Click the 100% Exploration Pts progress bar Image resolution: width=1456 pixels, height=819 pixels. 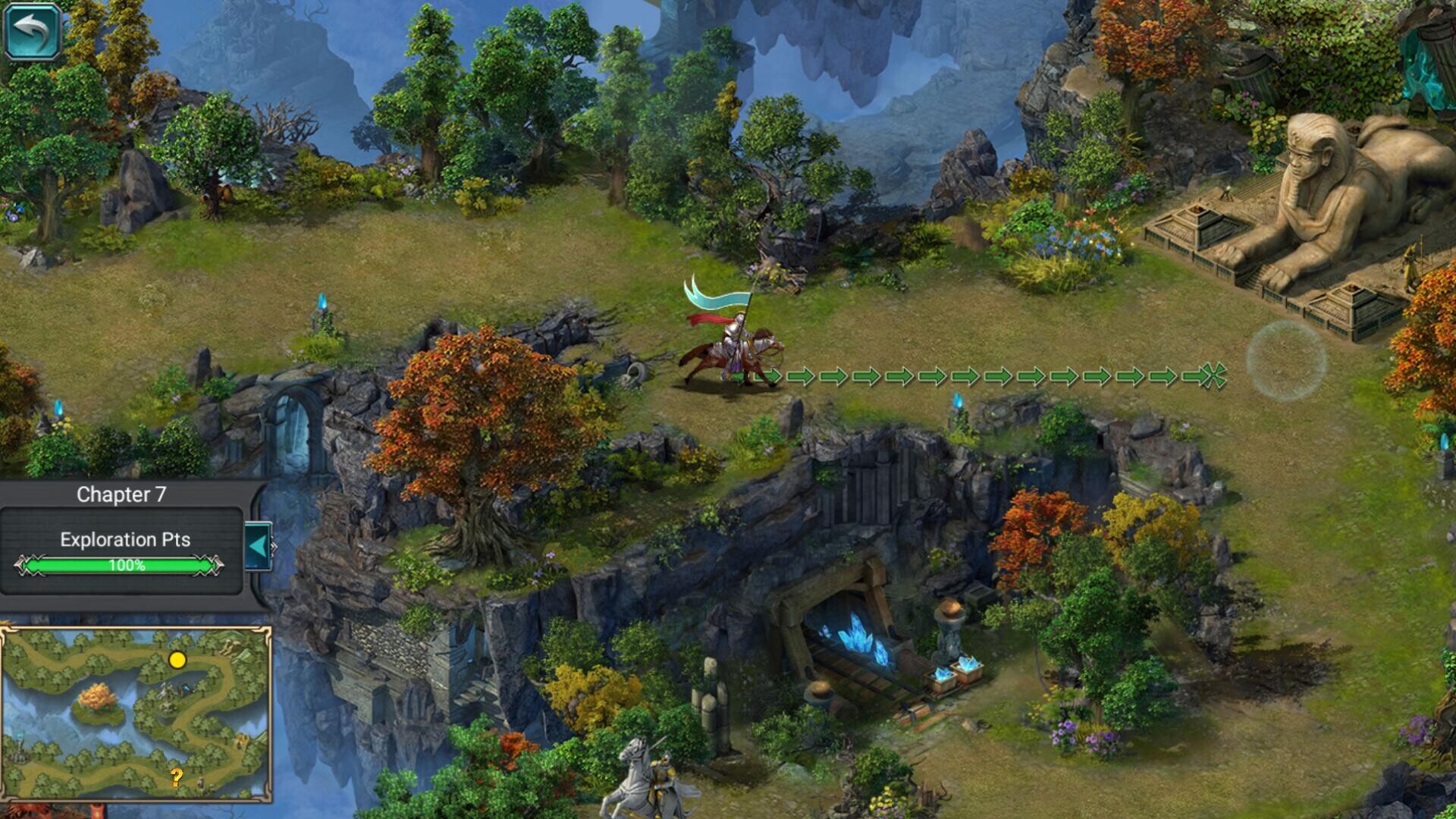(120, 565)
